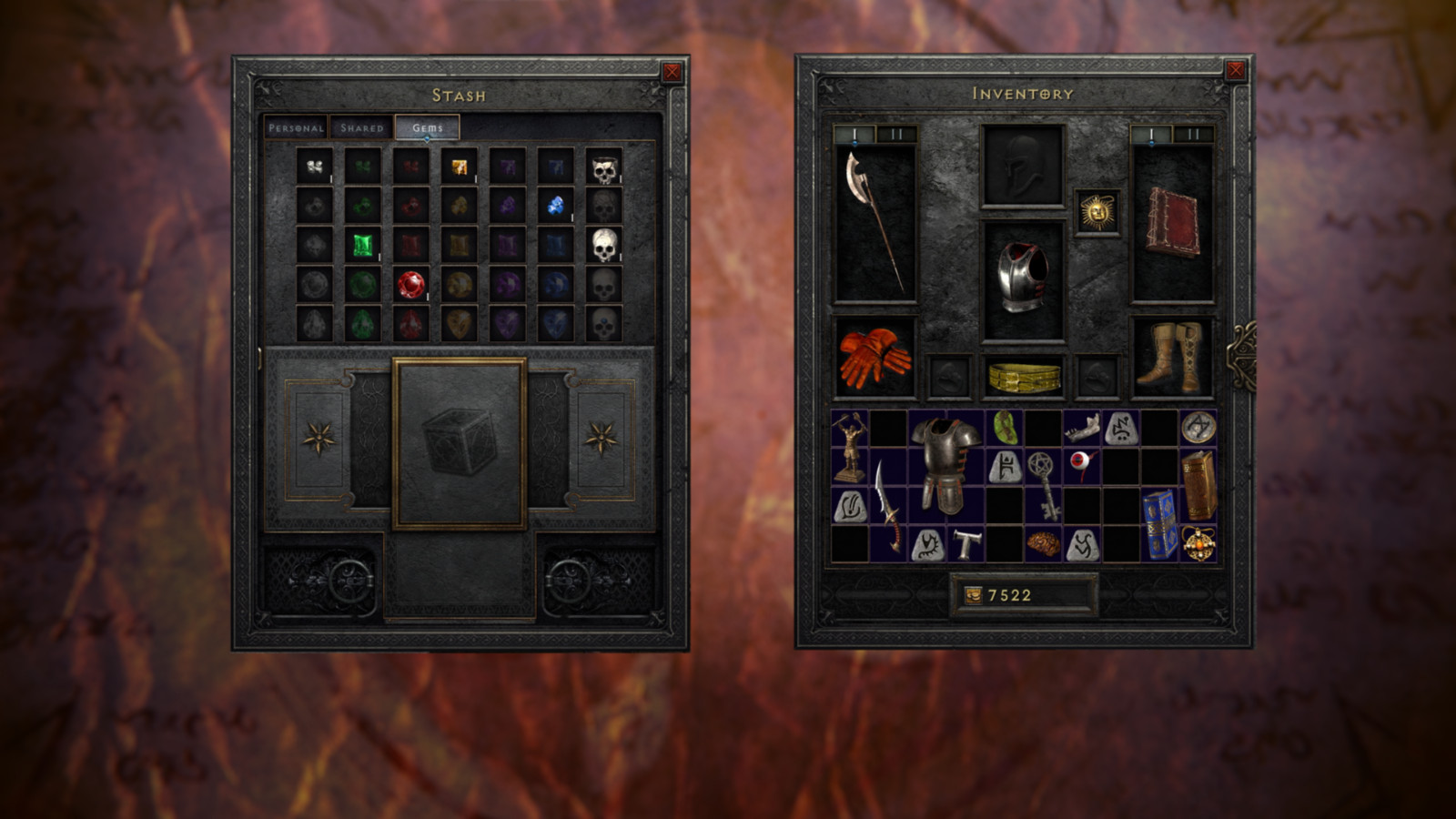Close the Inventory window
The image size is (1456, 819).
pyautogui.click(x=1235, y=70)
